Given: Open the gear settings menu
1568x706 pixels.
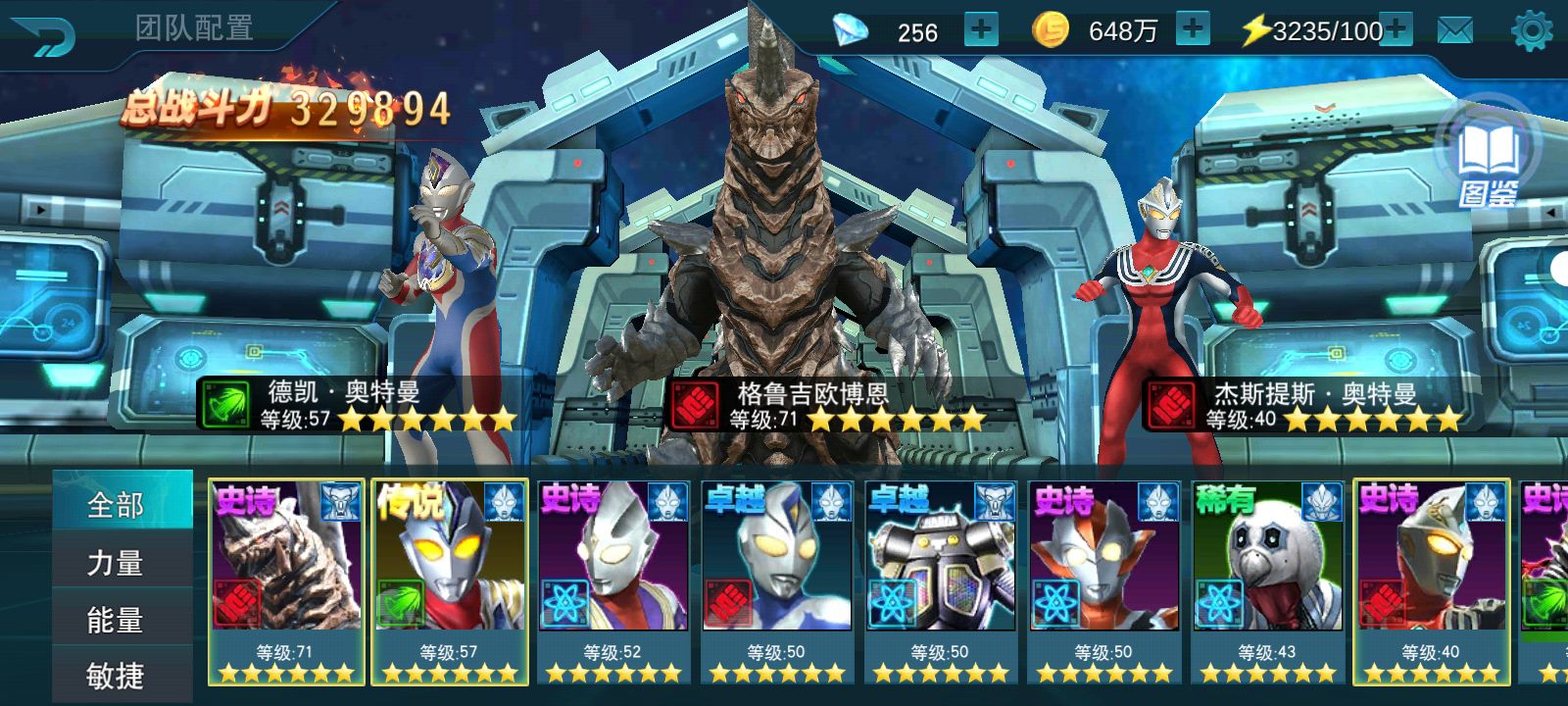Looking at the screenshot, I should click(1532, 31).
